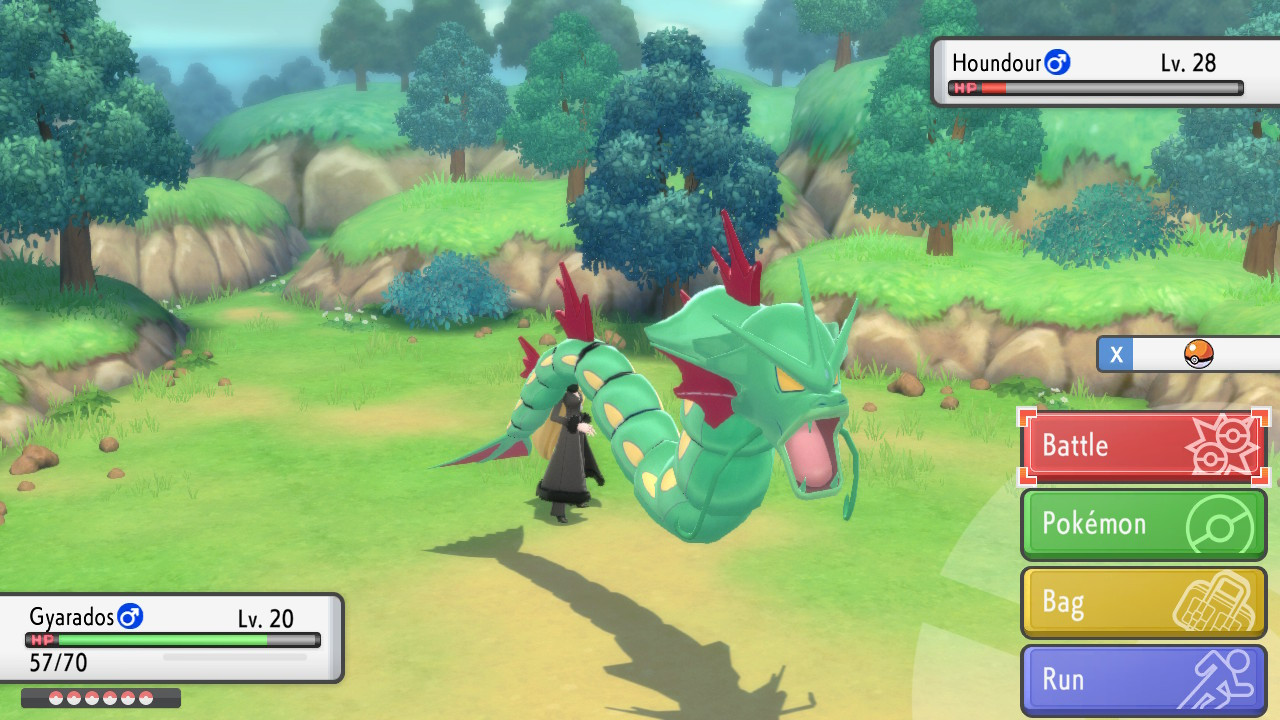Click Houndour's Lv. 28 label
Screen dimensions: 1280x720
coord(1191,61)
